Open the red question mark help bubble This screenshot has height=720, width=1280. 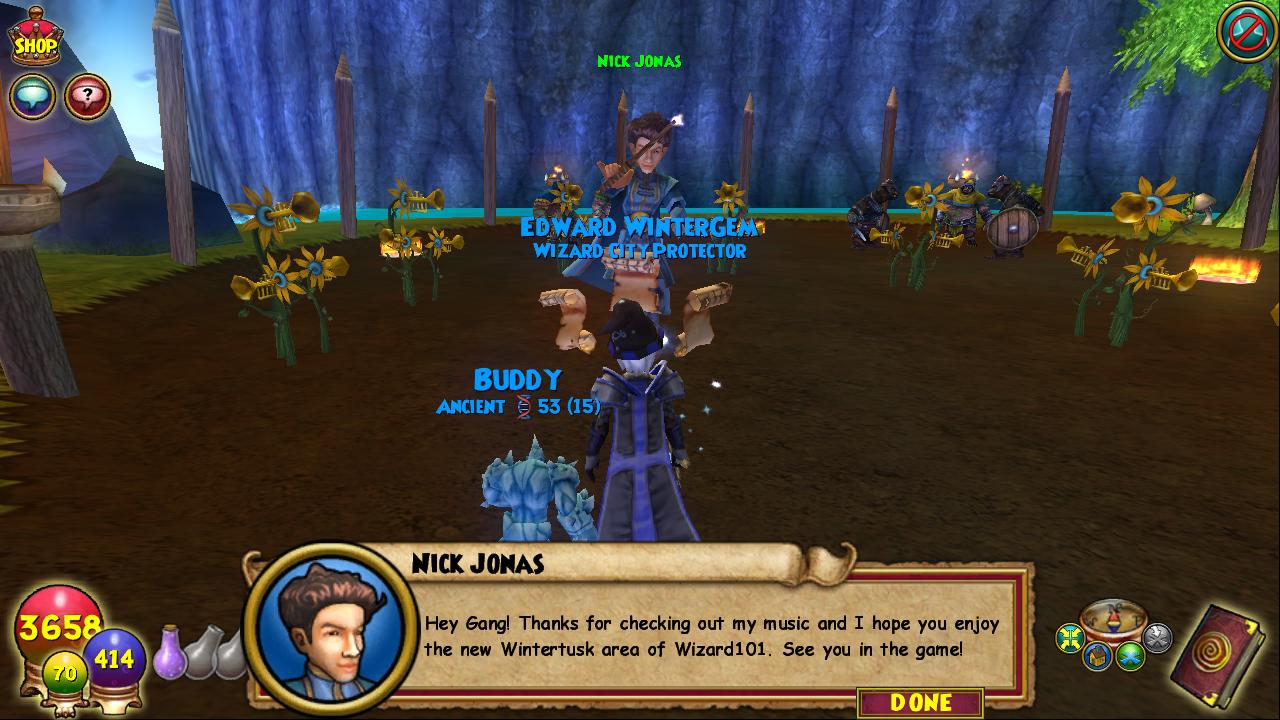click(88, 97)
